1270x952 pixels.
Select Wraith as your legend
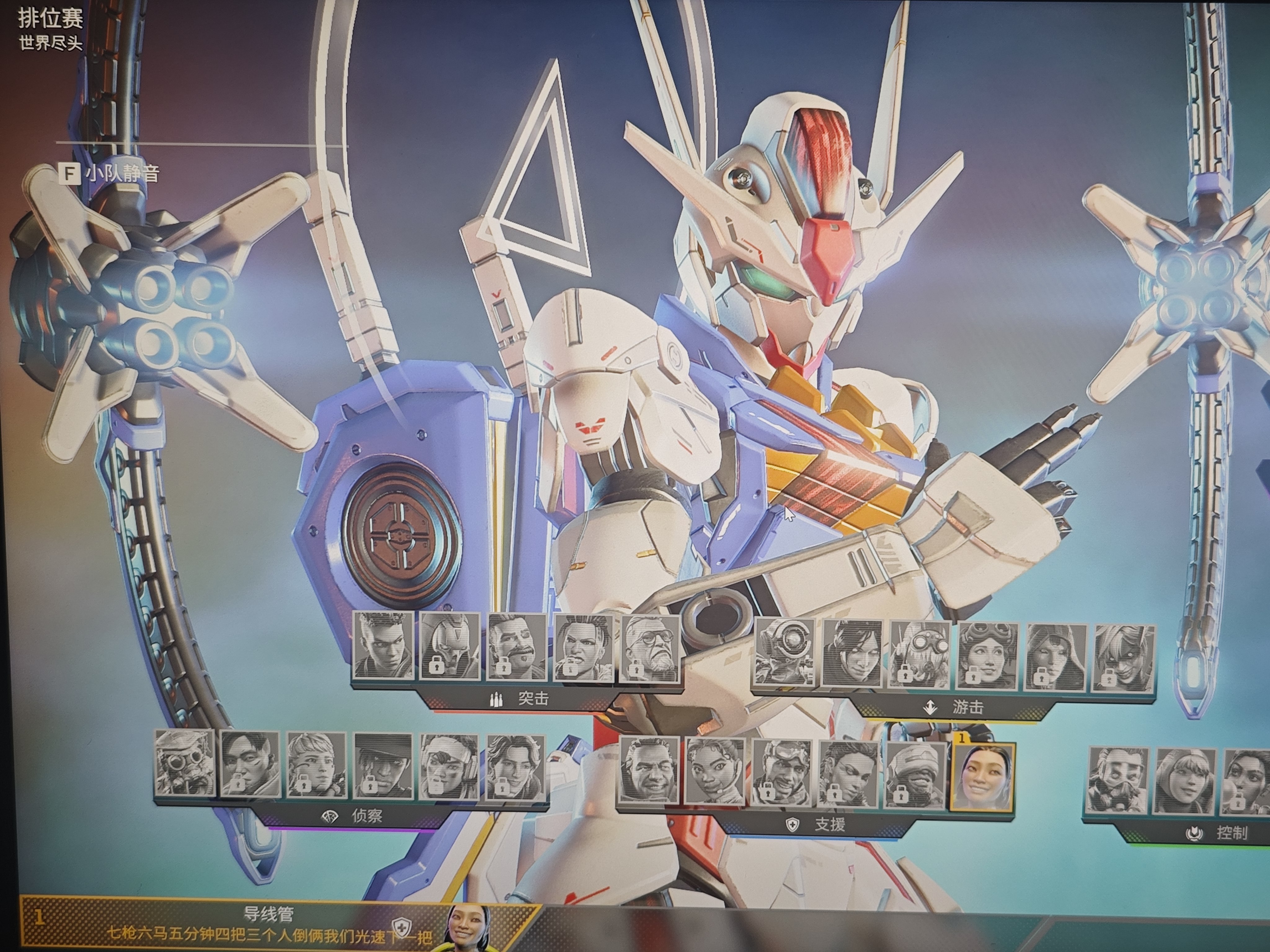pyautogui.click(x=852, y=654)
